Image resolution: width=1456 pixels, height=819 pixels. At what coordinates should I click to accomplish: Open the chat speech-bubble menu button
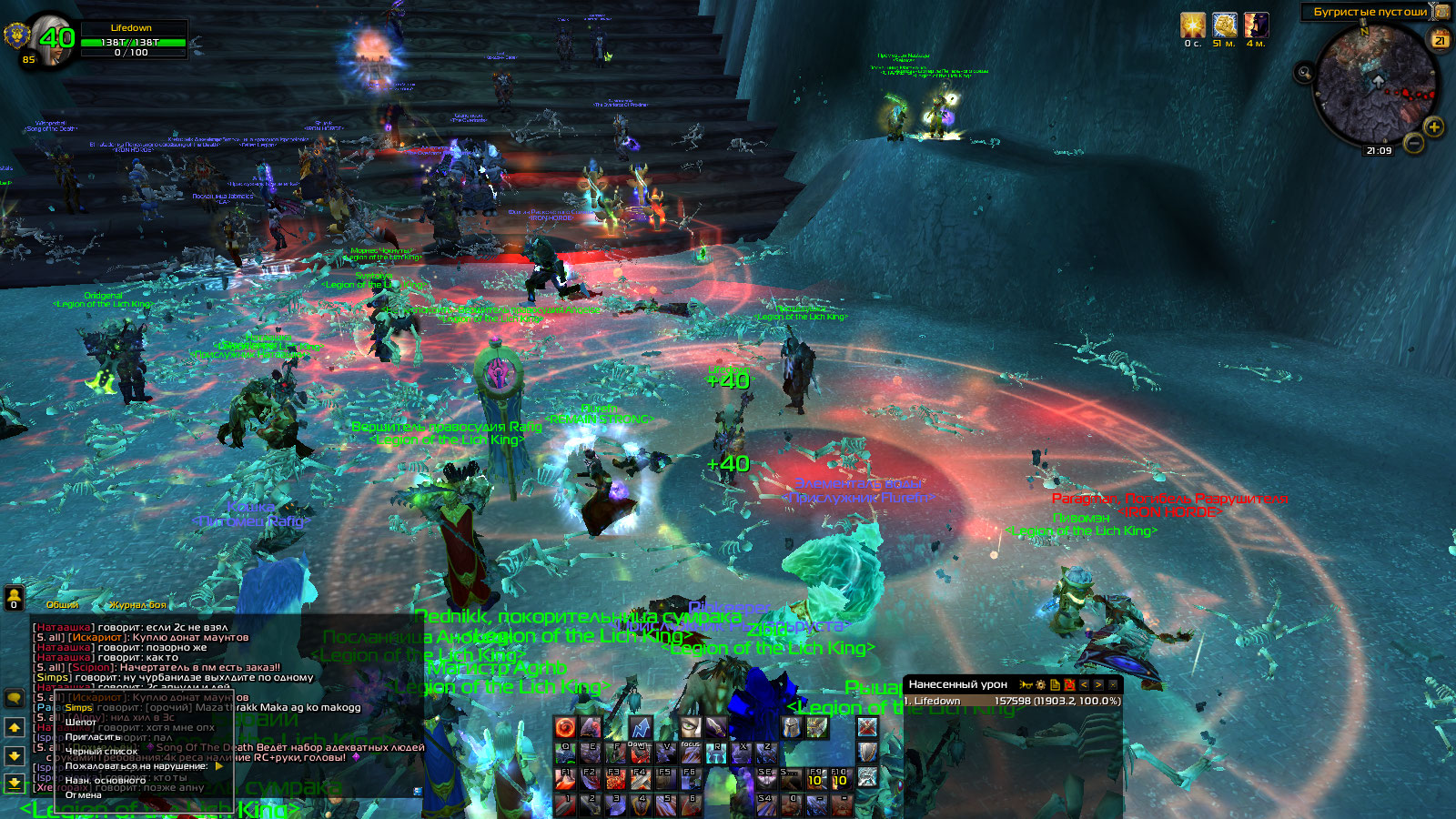click(x=15, y=698)
